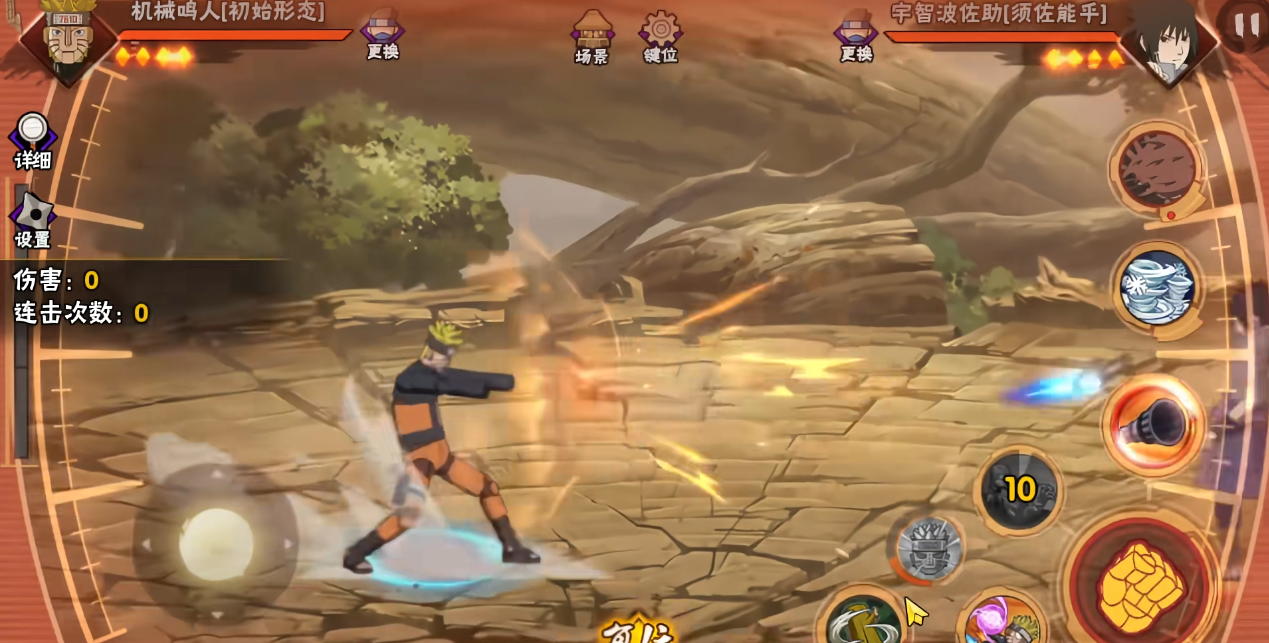Pause the match with the pause button
This screenshot has height=643, width=1269.
click(1246, 24)
